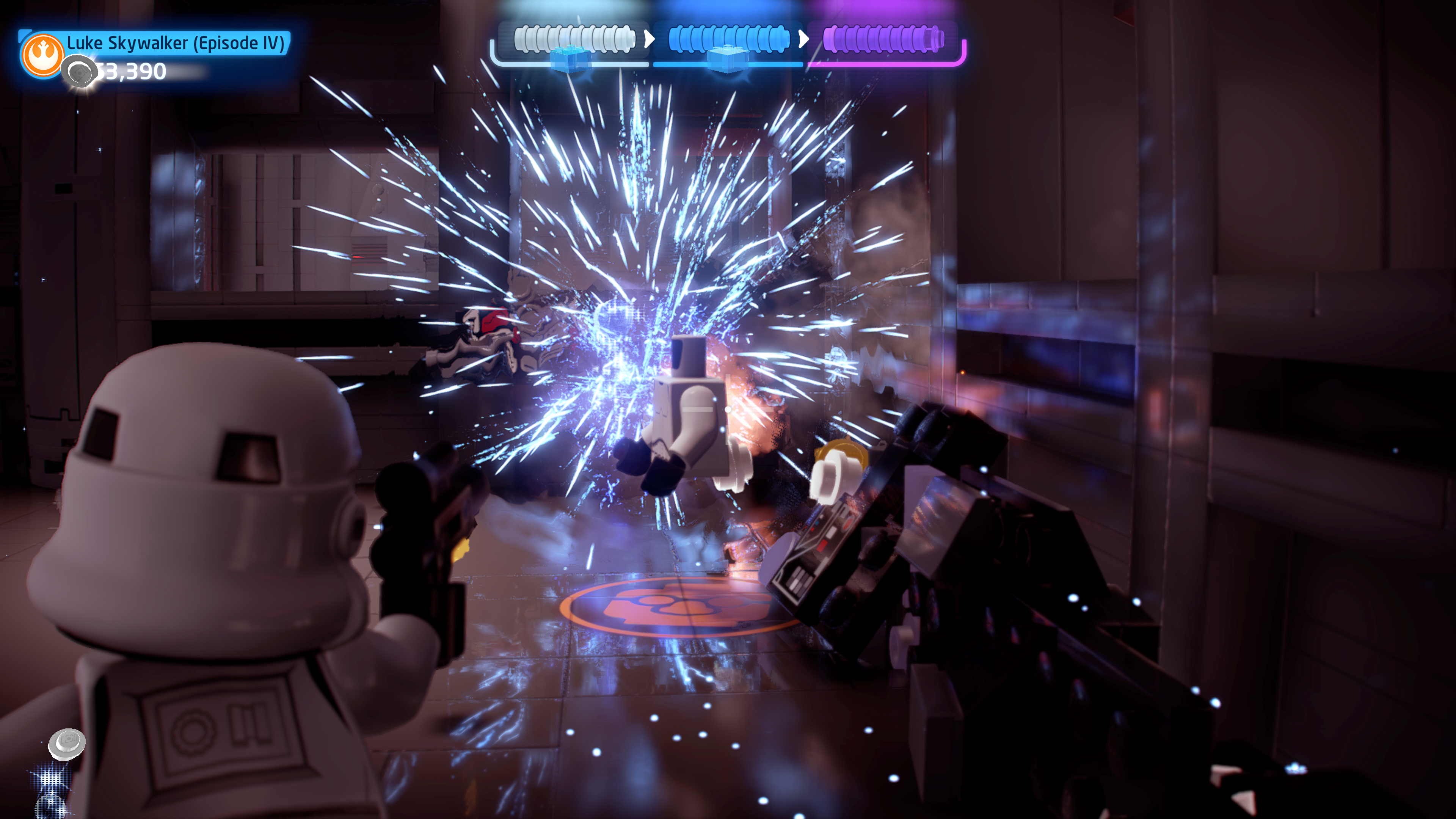This screenshot has height=819, width=1456.
Task: Click the orange Rebel Alliance character portrait
Action: pos(42,55)
